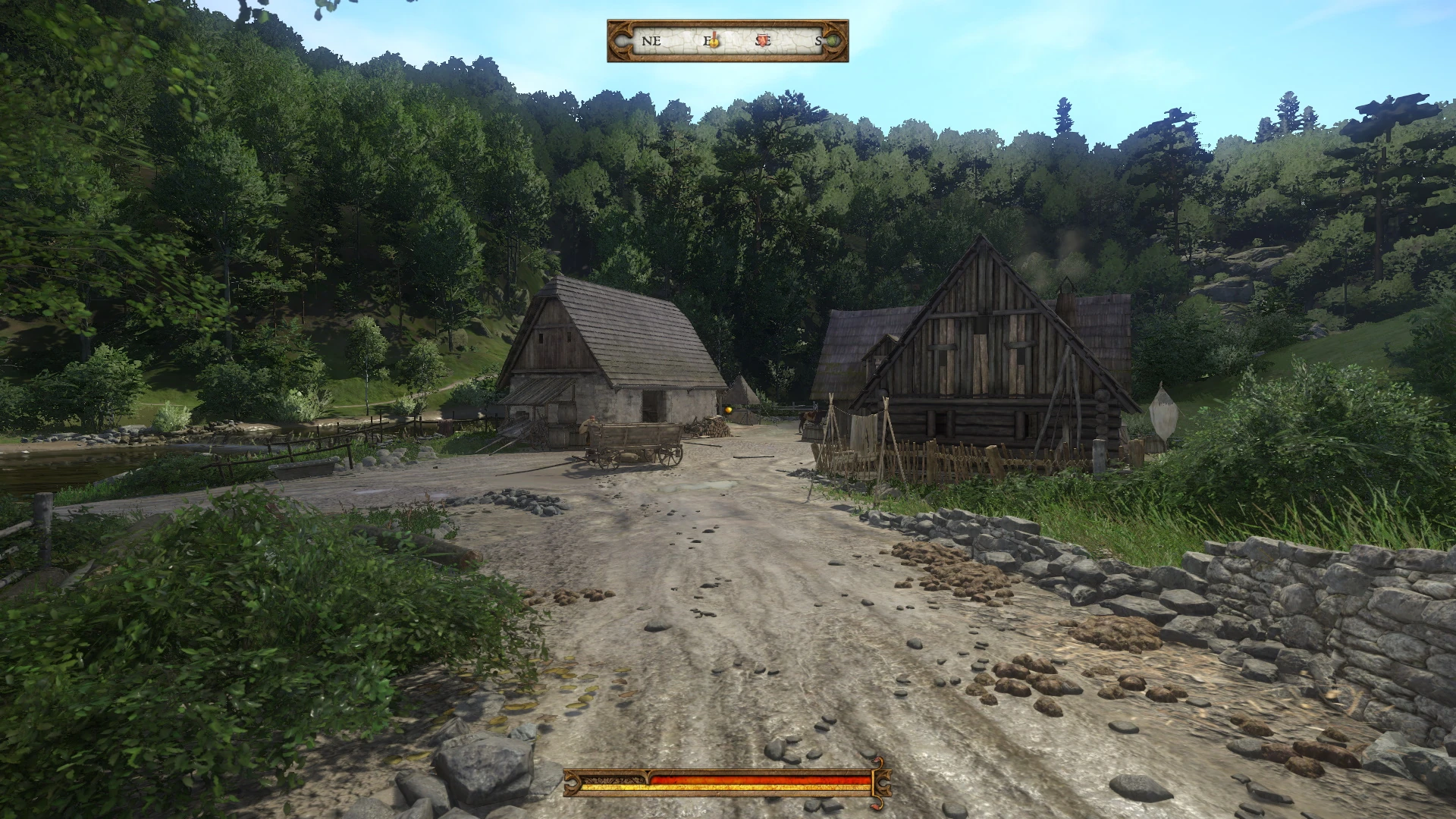Click the green marker at the compass's right end
Image resolution: width=1456 pixels, height=819 pixels.
833,39
